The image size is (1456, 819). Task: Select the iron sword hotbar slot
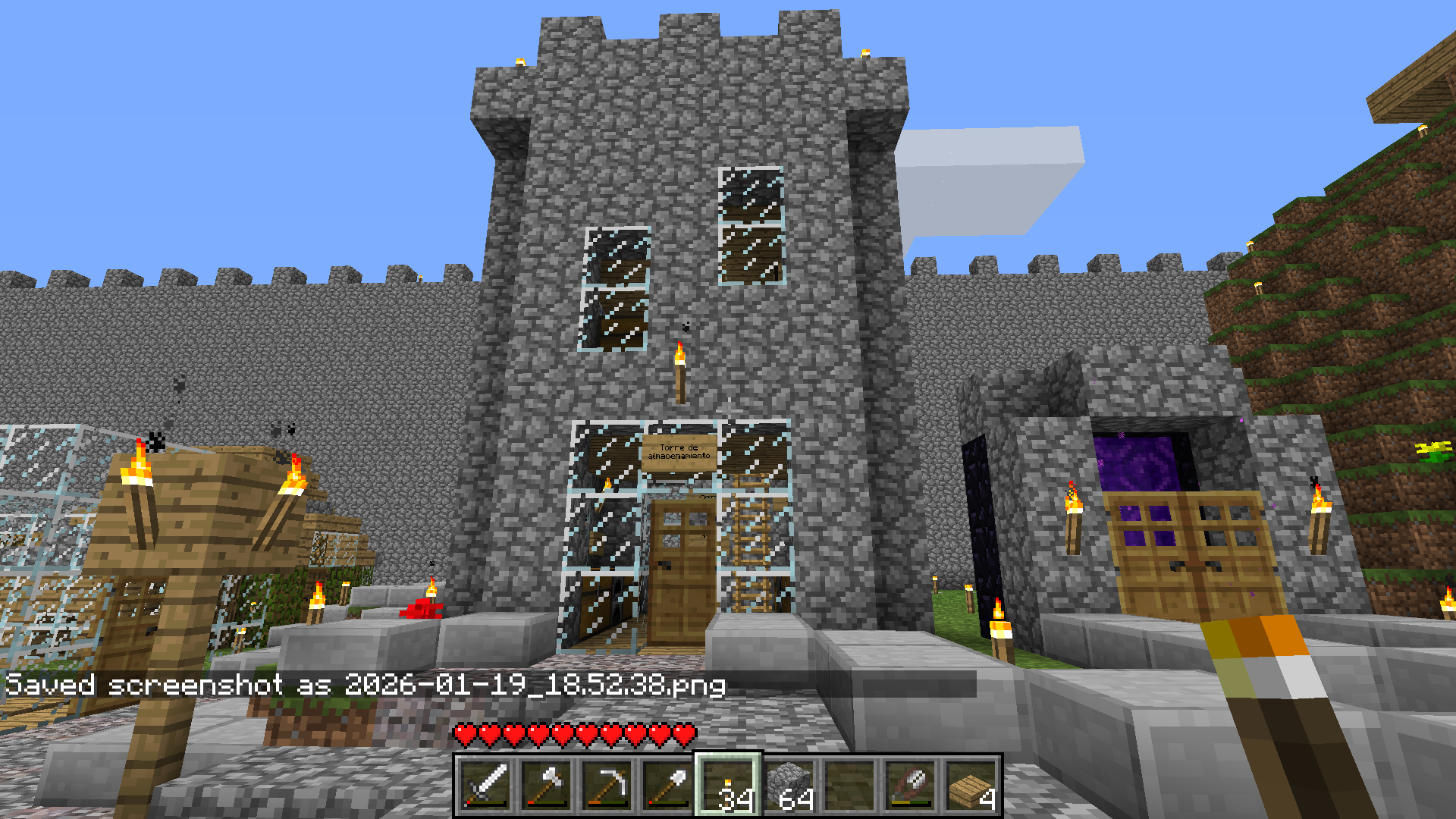click(x=485, y=786)
